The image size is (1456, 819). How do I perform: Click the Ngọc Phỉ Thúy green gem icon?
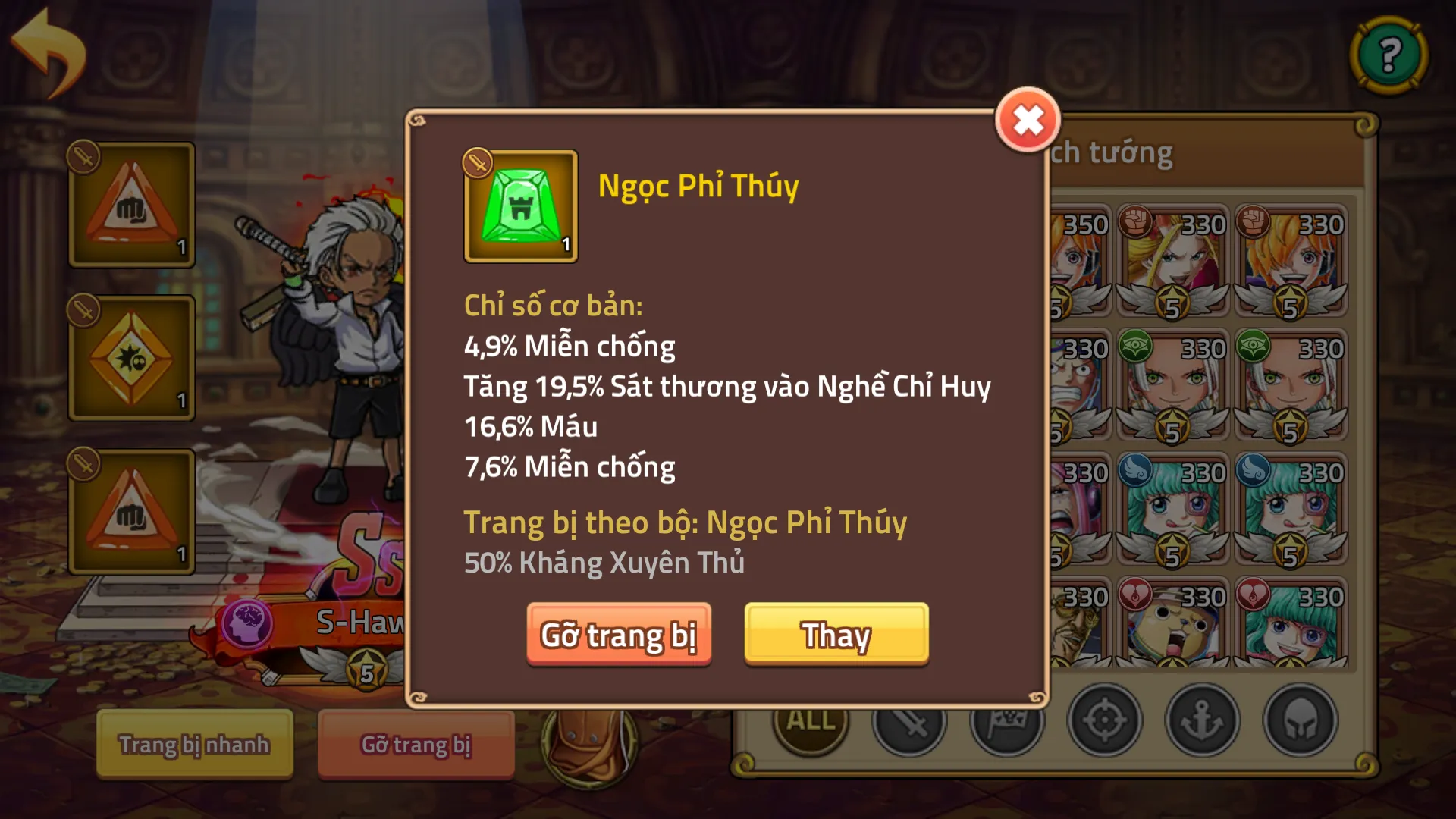tap(520, 208)
